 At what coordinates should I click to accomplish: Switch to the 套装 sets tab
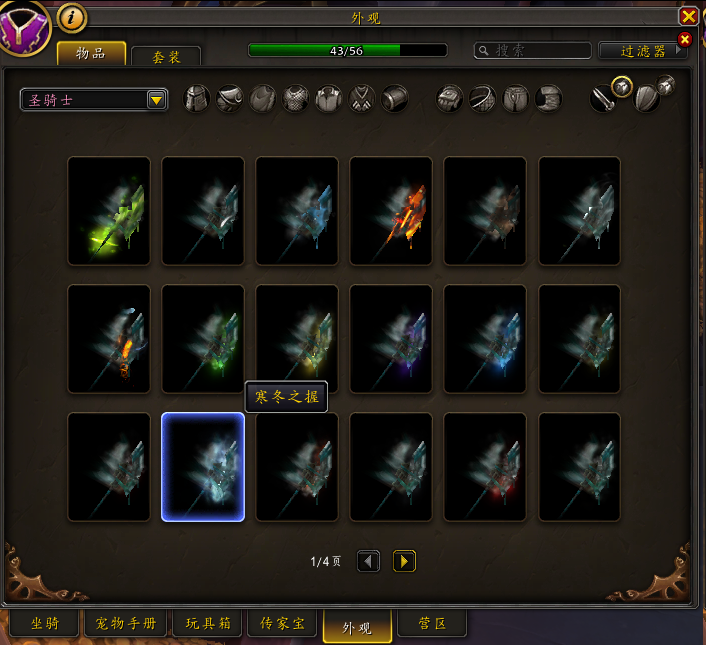pyautogui.click(x=165, y=58)
